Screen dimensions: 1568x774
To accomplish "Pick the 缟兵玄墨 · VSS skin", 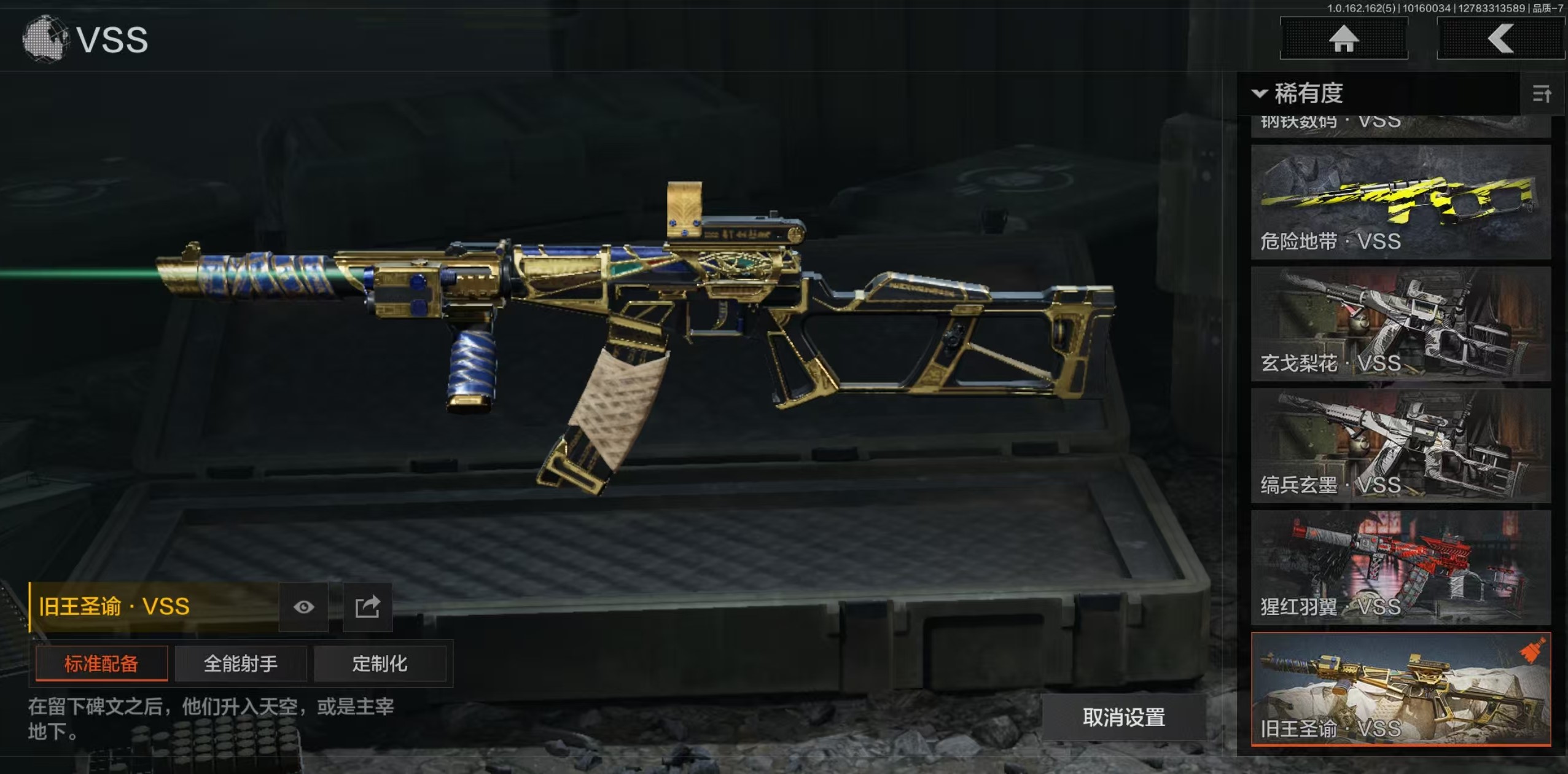I will pyautogui.click(x=1400, y=445).
